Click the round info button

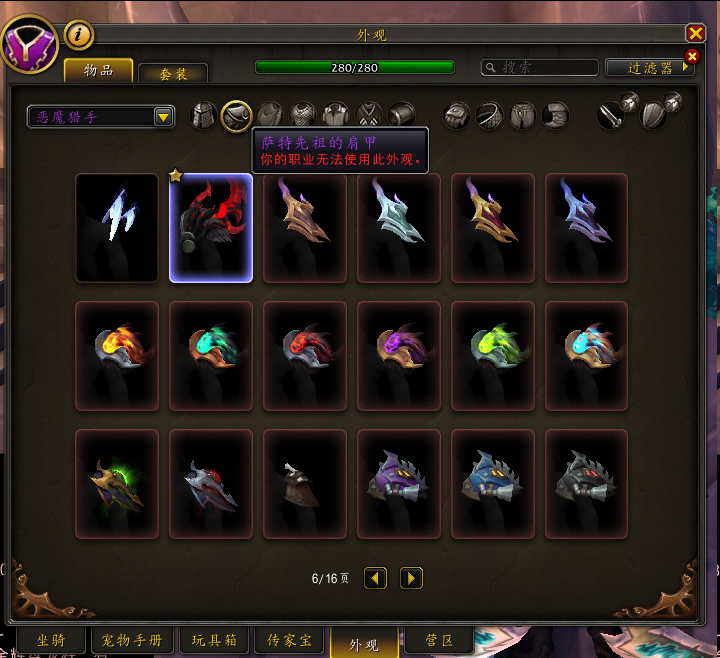click(79, 35)
